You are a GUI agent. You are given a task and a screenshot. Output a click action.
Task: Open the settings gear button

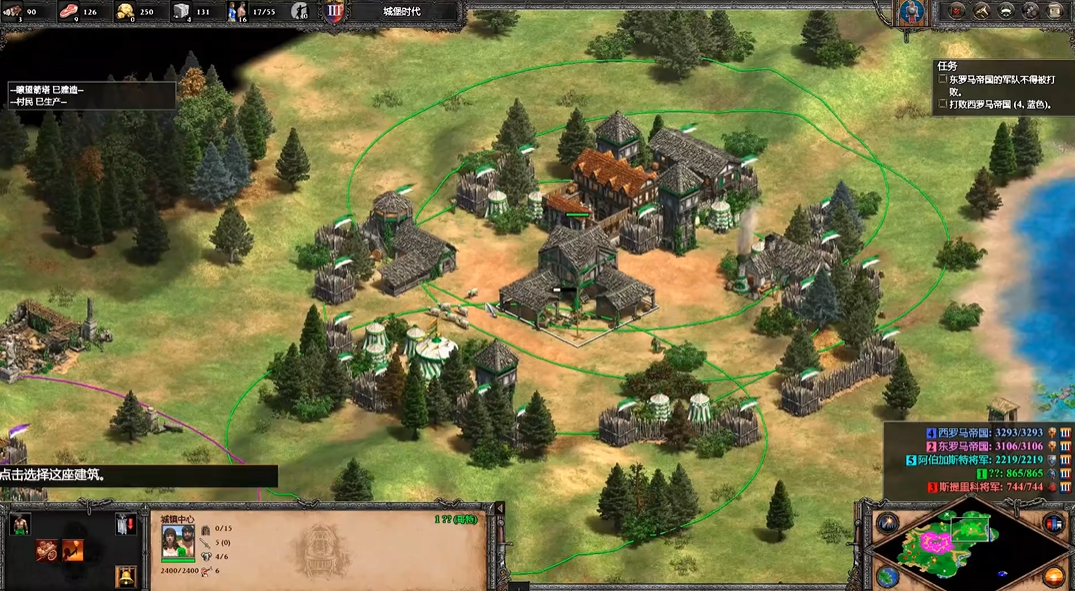coord(1030,11)
